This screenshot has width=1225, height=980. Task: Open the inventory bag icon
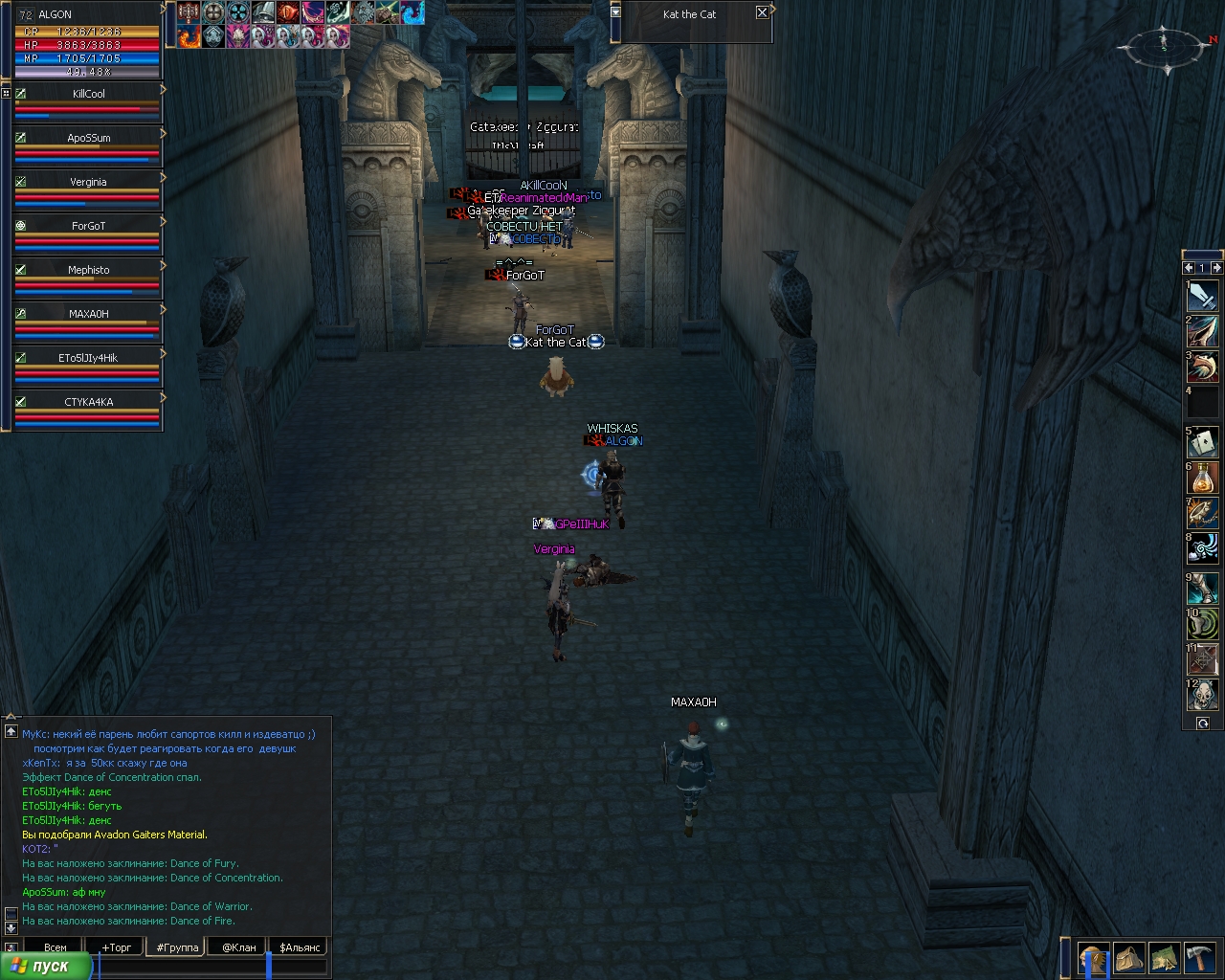click(1128, 958)
